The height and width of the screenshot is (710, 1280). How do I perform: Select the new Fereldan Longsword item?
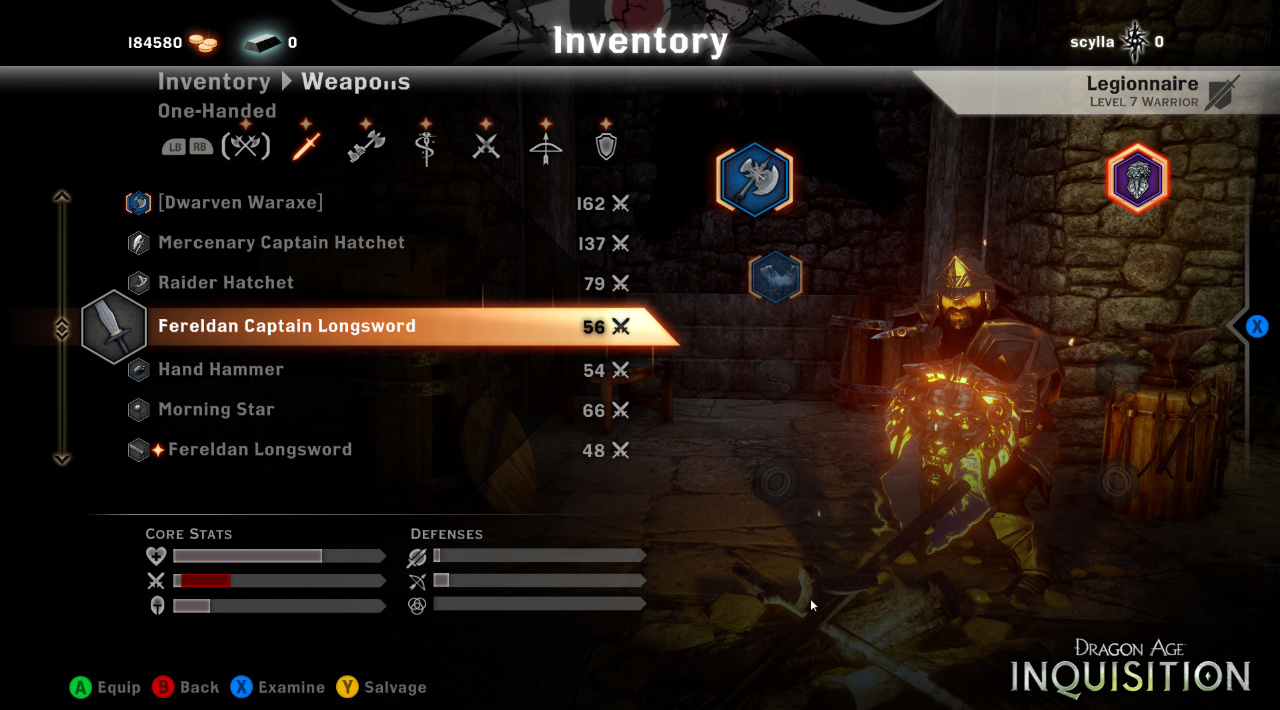point(260,450)
